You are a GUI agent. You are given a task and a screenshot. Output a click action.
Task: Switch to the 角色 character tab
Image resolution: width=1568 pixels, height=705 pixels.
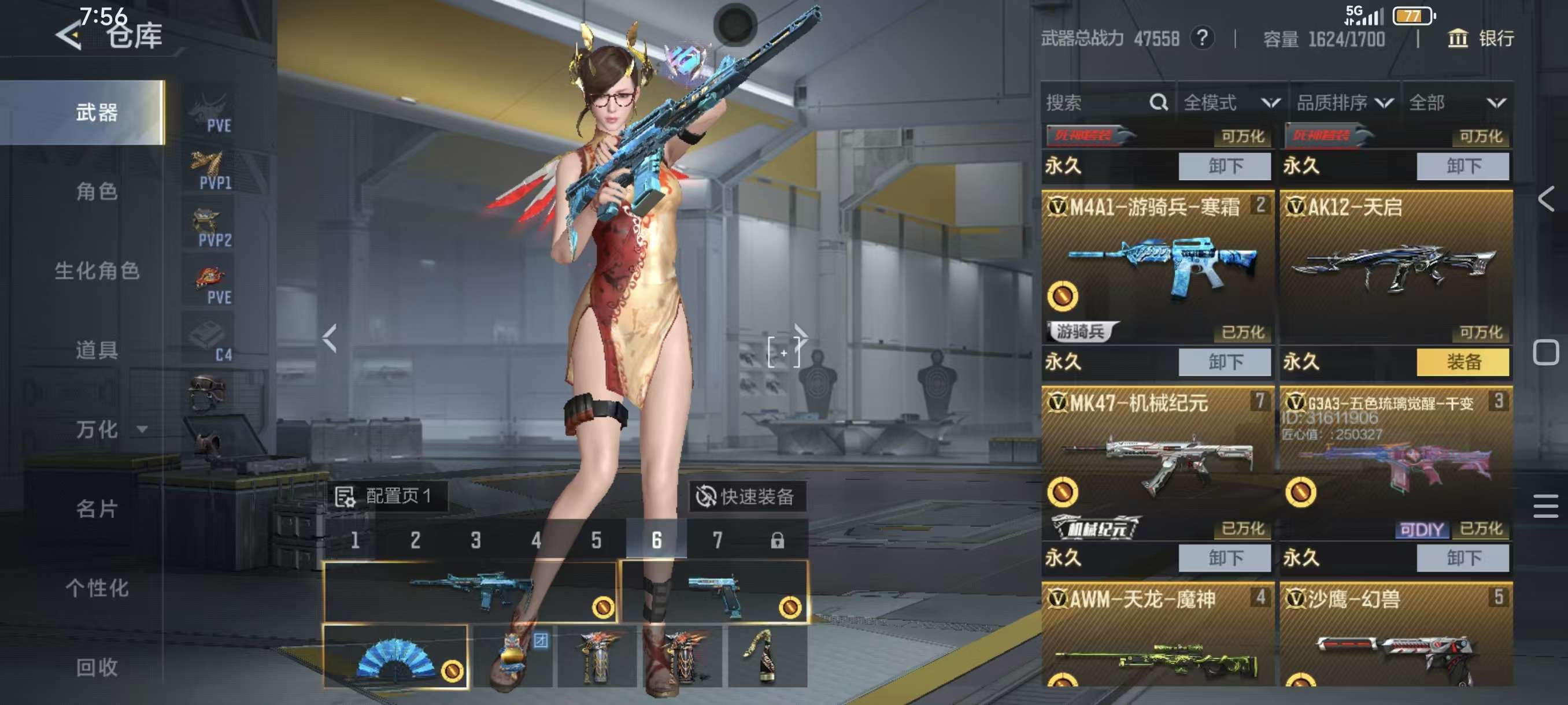click(x=97, y=192)
